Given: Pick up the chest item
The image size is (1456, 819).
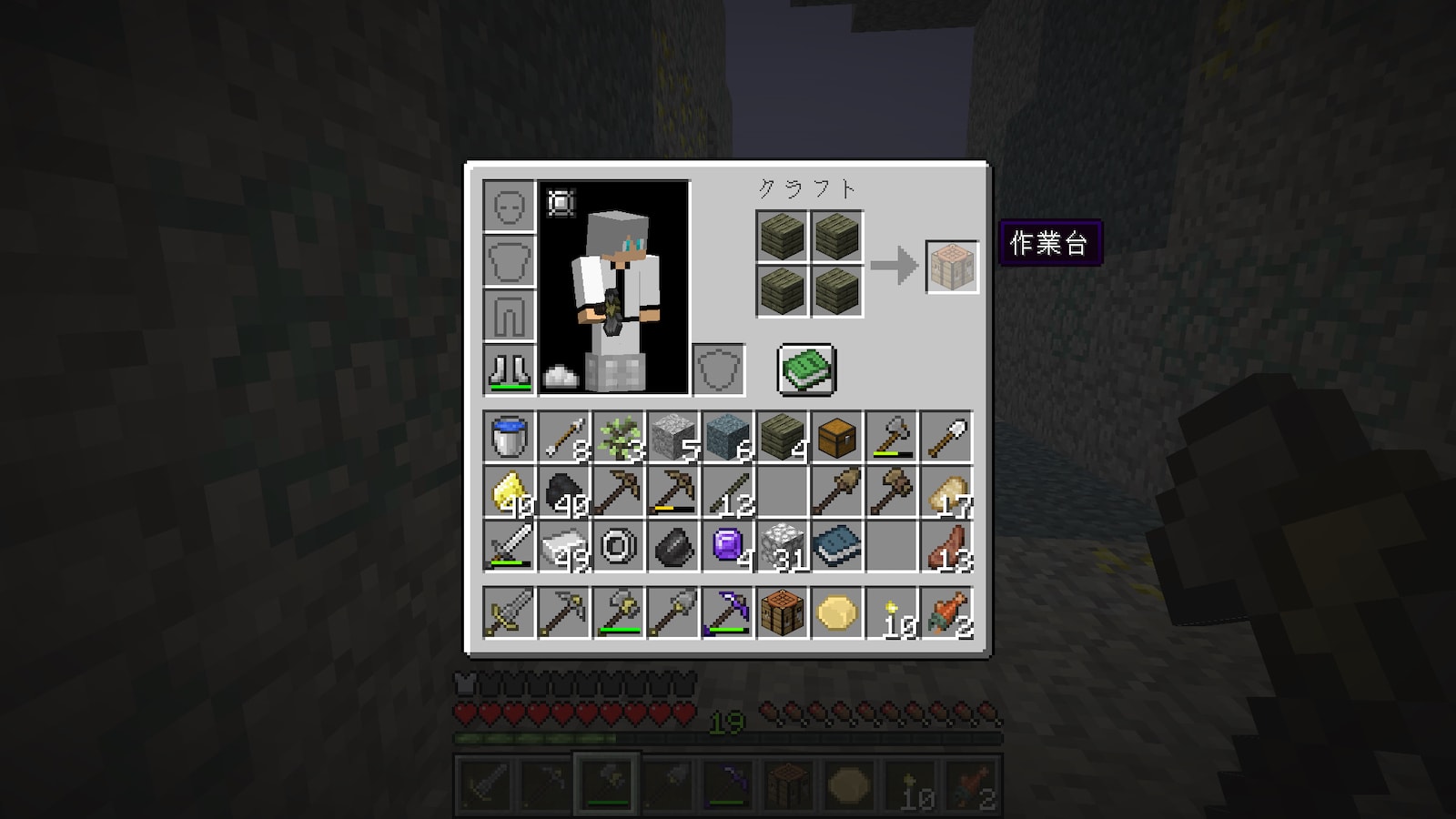Looking at the screenshot, I should click(837, 438).
